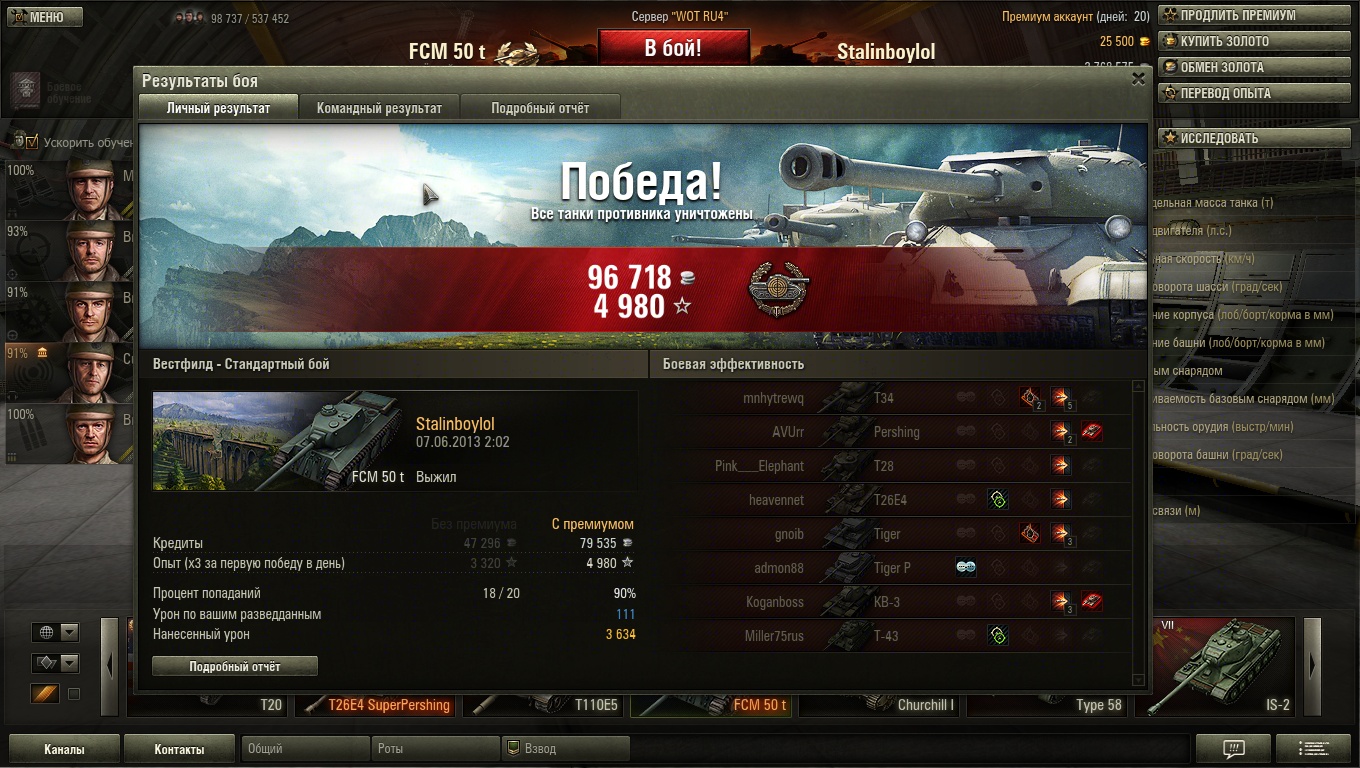Show the Контакты list
The image size is (1360, 768).
click(179, 749)
